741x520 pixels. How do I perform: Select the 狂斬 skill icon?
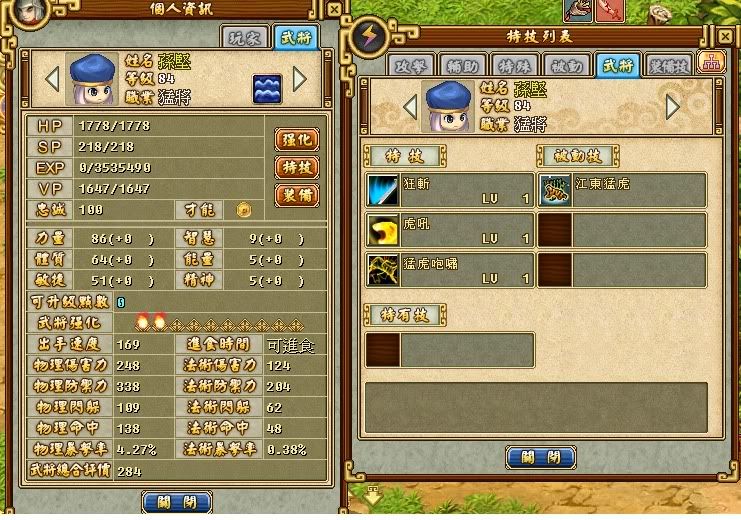(382, 190)
